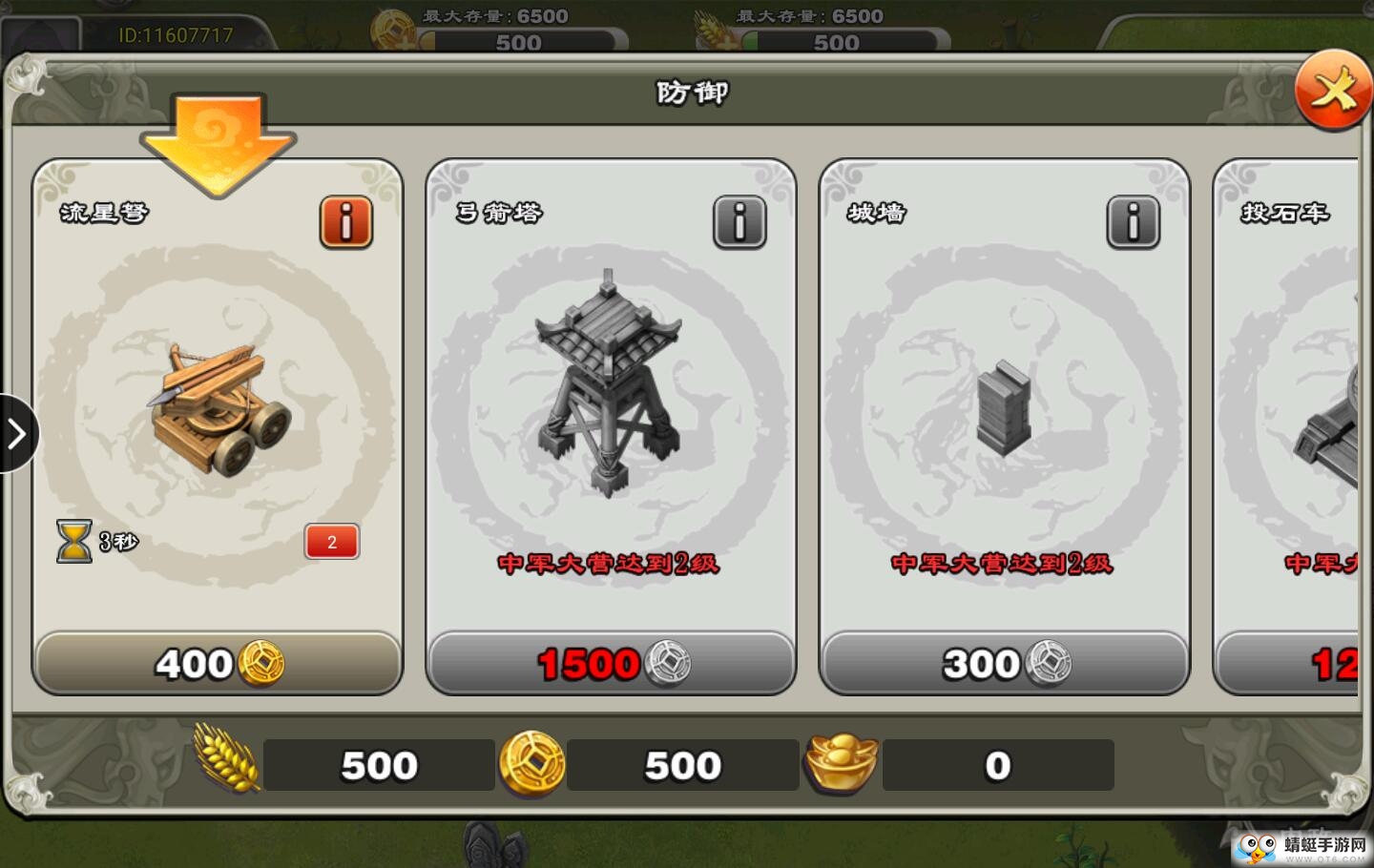Tap the gold coin resource icon
Viewport: 1374px width, 868px height.
pyautogui.click(x=531, y=764)
